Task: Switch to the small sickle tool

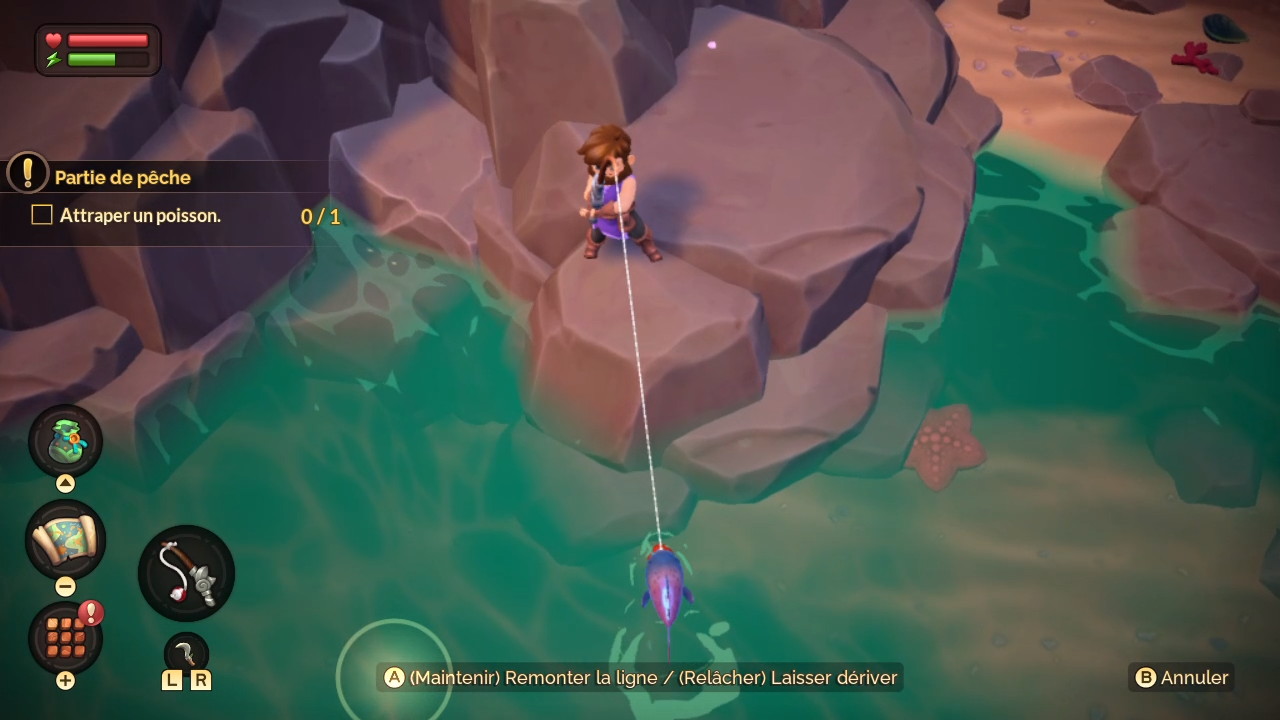Action: (x=186, y=651)
